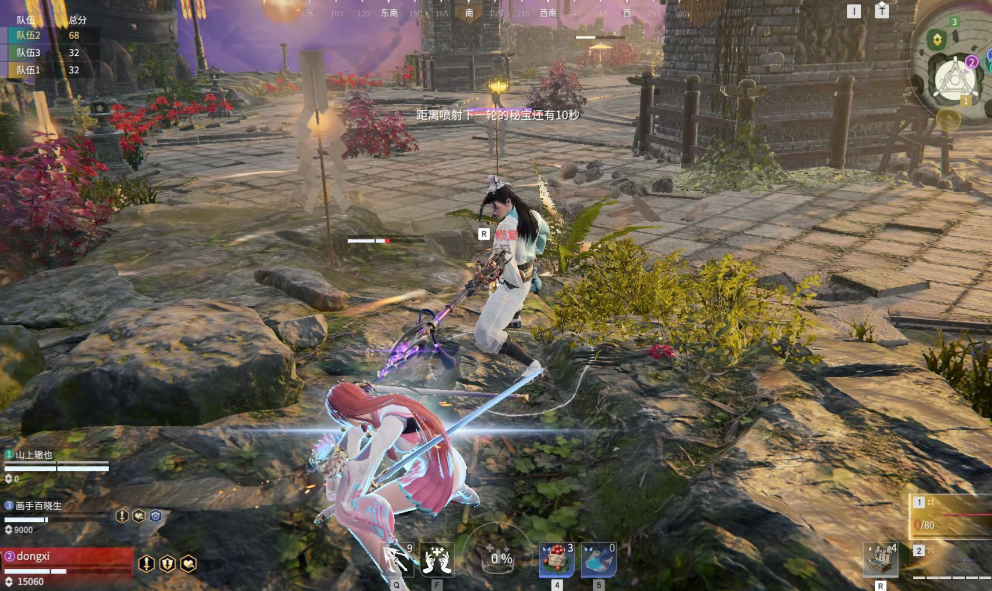Click the 0% circular gauge in hotbar
This screenshot has width=992, height=591.
pyautogui.click(x=500, y=559)
